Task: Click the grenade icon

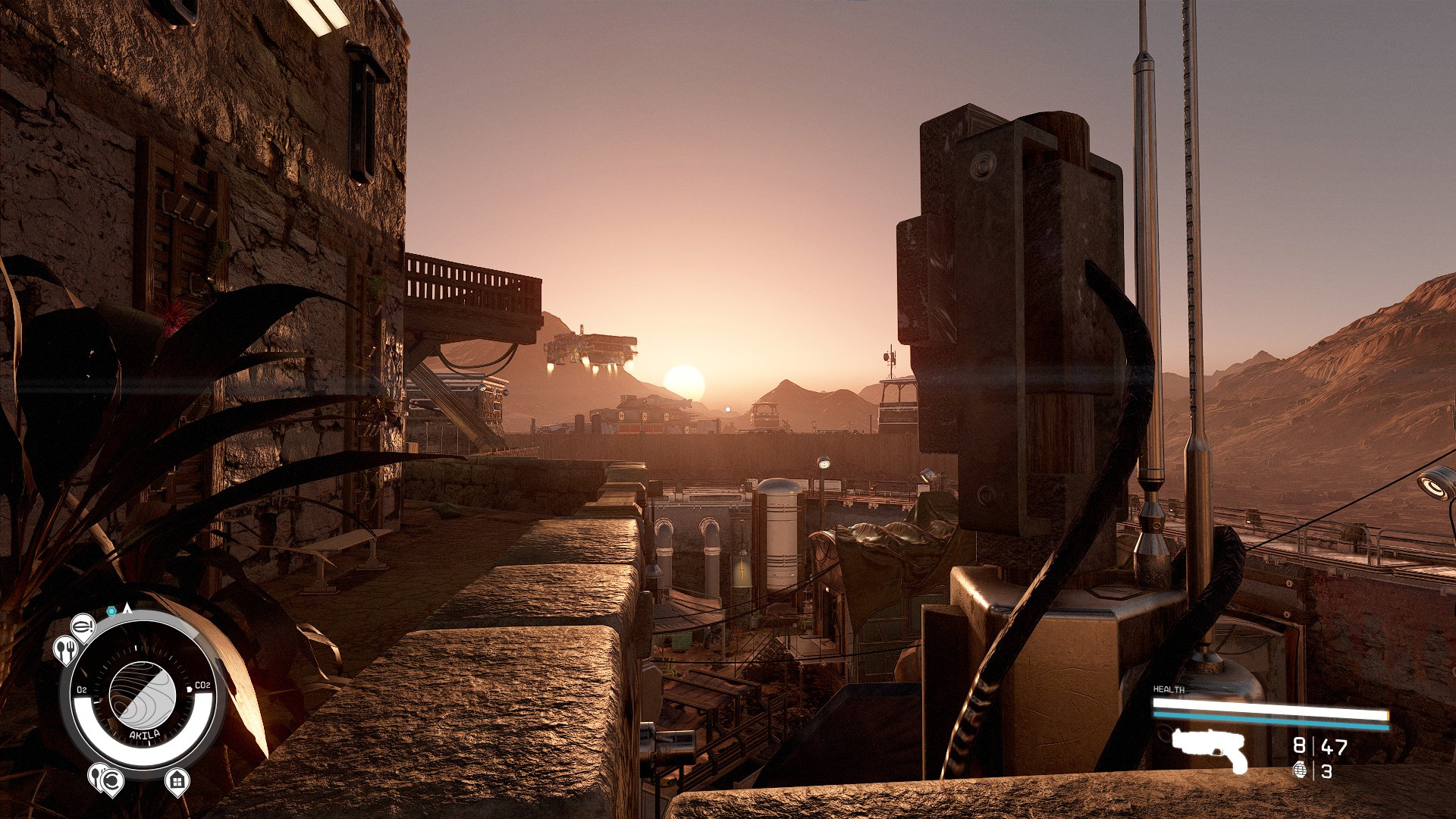Action: (1300, 770)
